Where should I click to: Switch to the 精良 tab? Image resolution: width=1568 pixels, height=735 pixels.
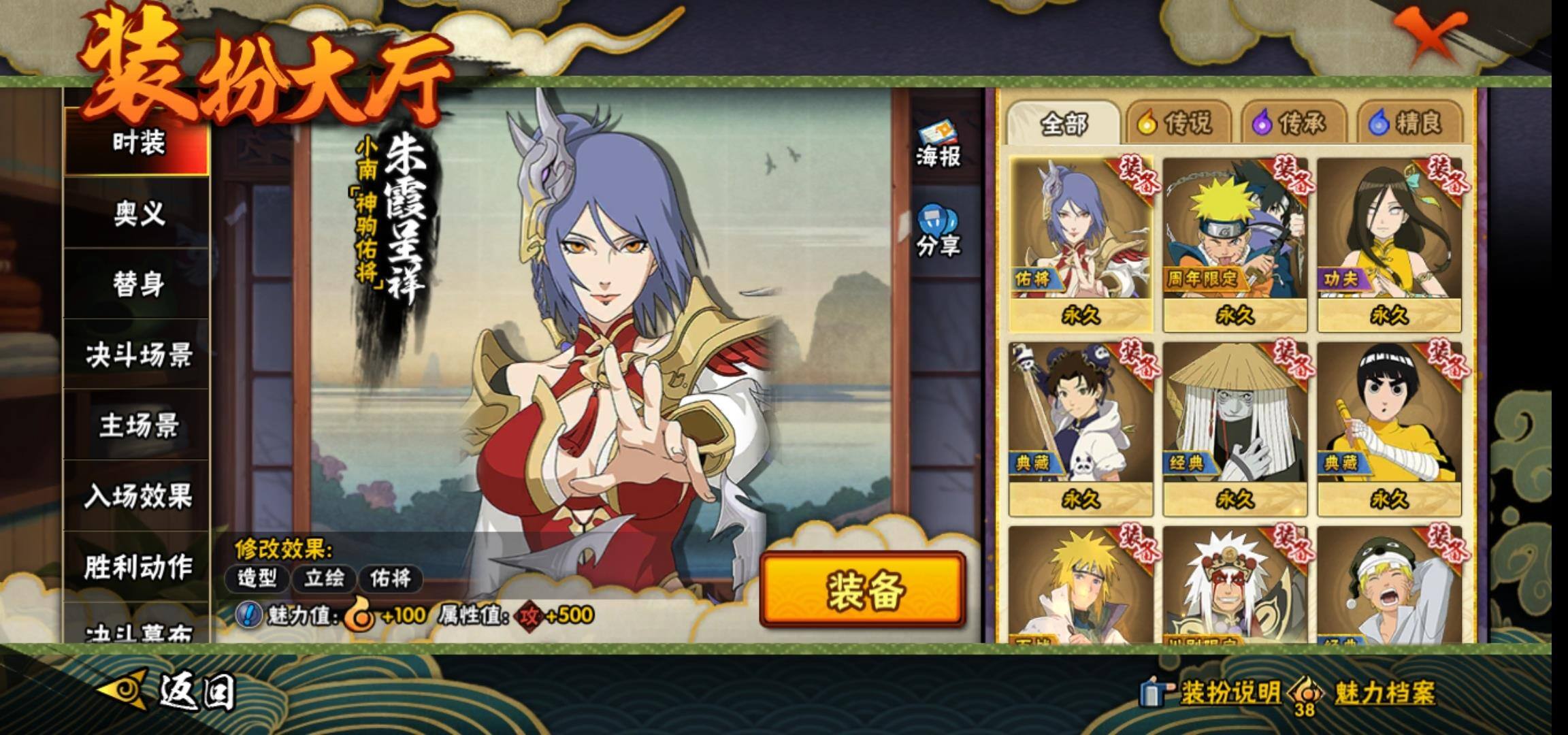(x=1409, y=124)
